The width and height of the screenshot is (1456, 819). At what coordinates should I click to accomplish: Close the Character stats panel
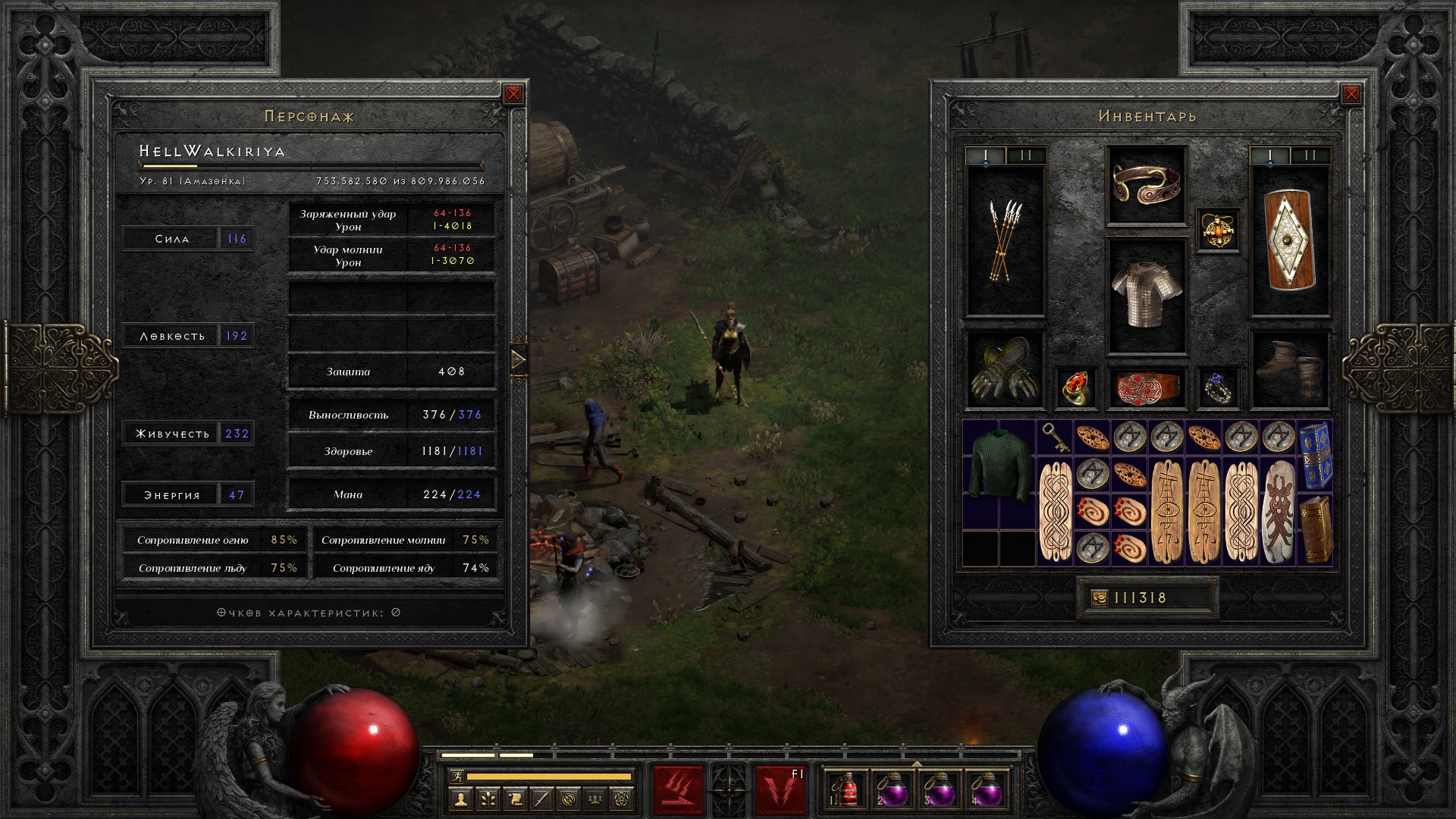pyautogui.click(x=513, y=94)
